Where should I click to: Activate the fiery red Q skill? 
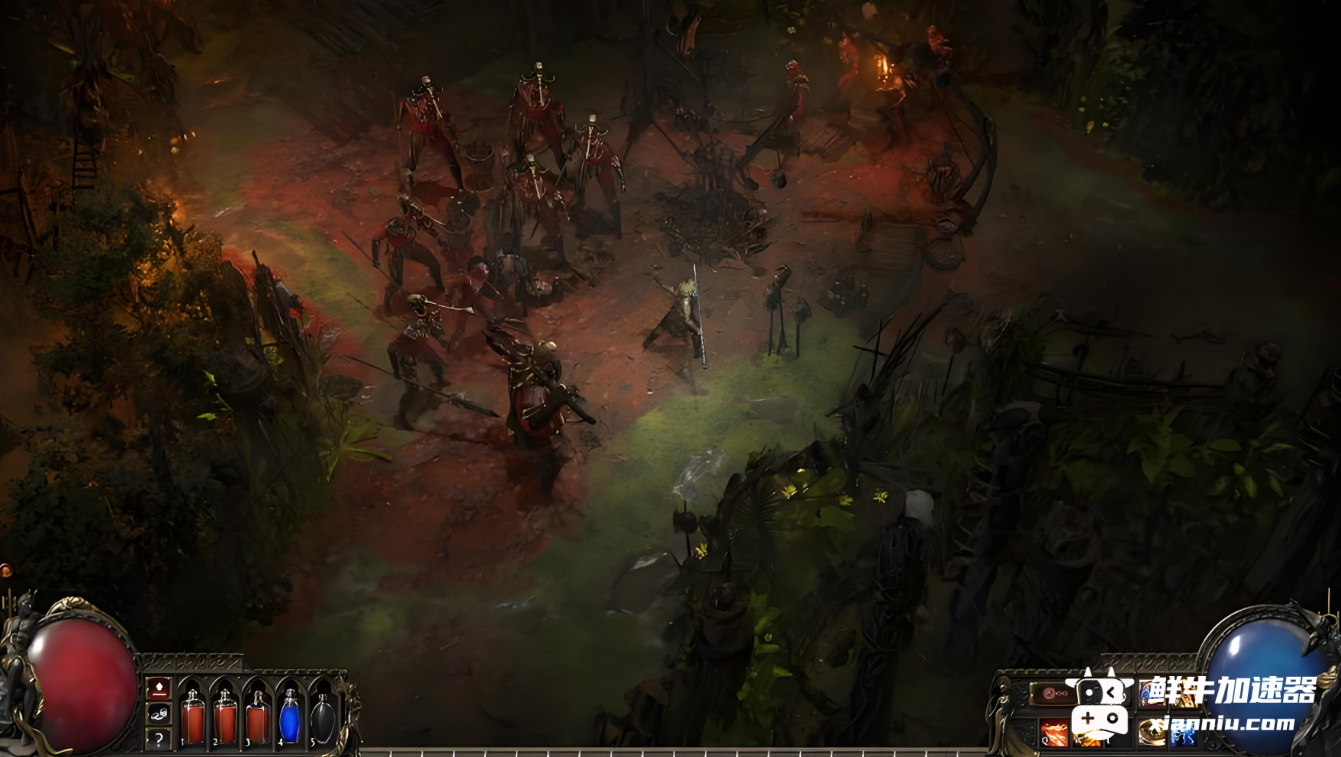[x=1053, y=733]
